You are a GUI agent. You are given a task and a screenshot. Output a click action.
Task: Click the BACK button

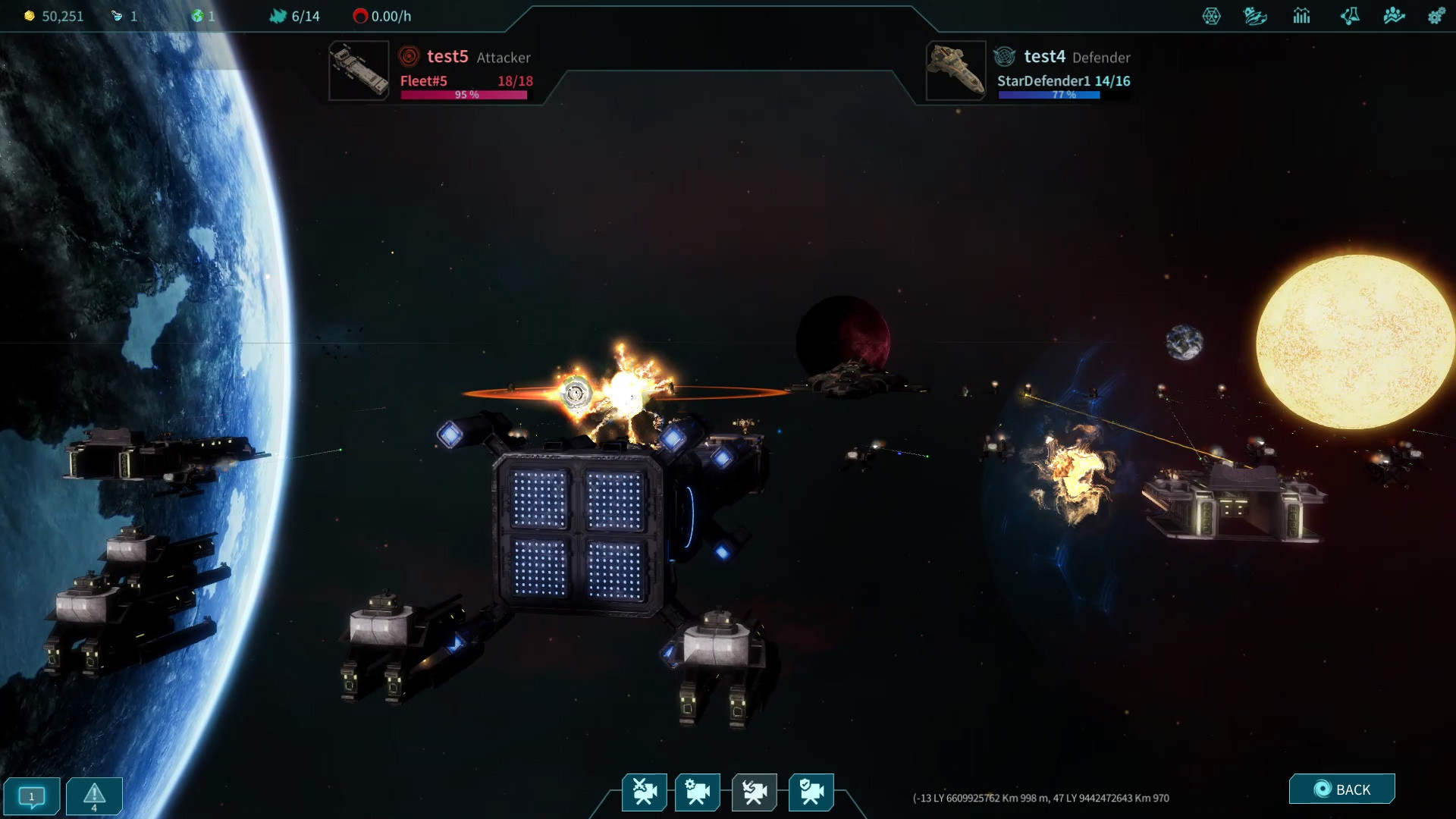tap(1341, 789)
